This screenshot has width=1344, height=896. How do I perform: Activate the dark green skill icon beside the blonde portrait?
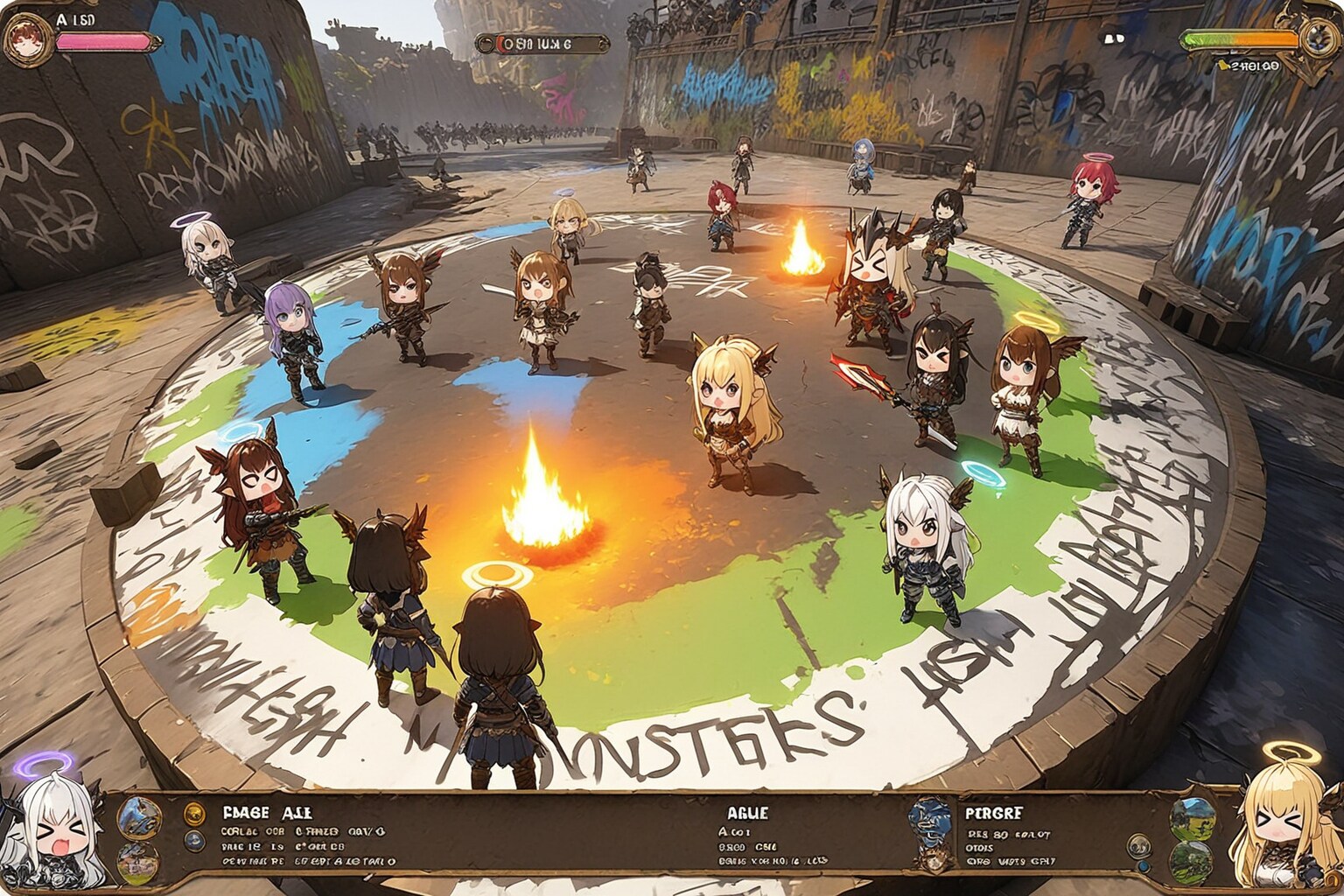coord(1192,861)
